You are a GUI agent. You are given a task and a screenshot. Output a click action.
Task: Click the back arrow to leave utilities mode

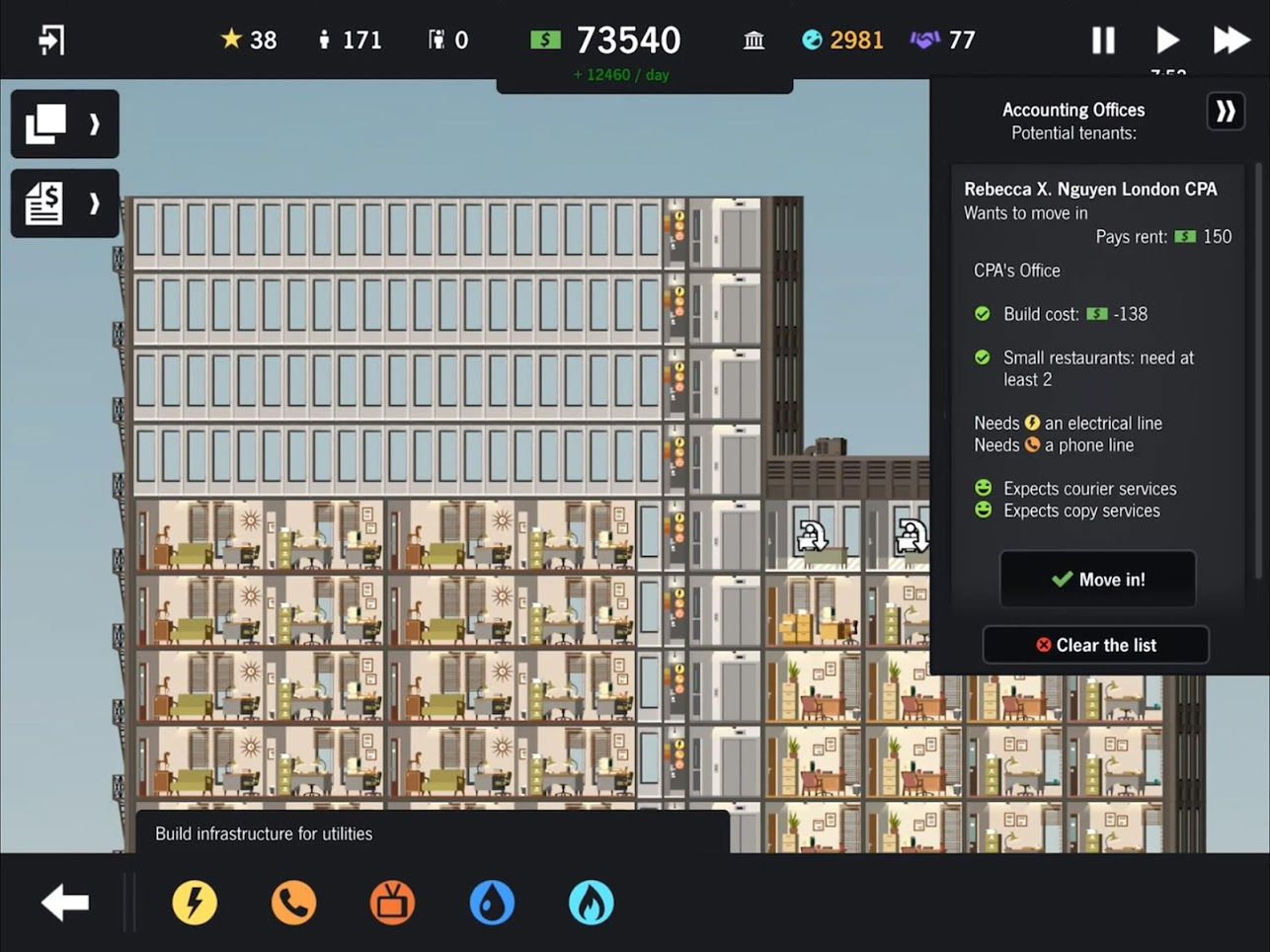(63, 902)
